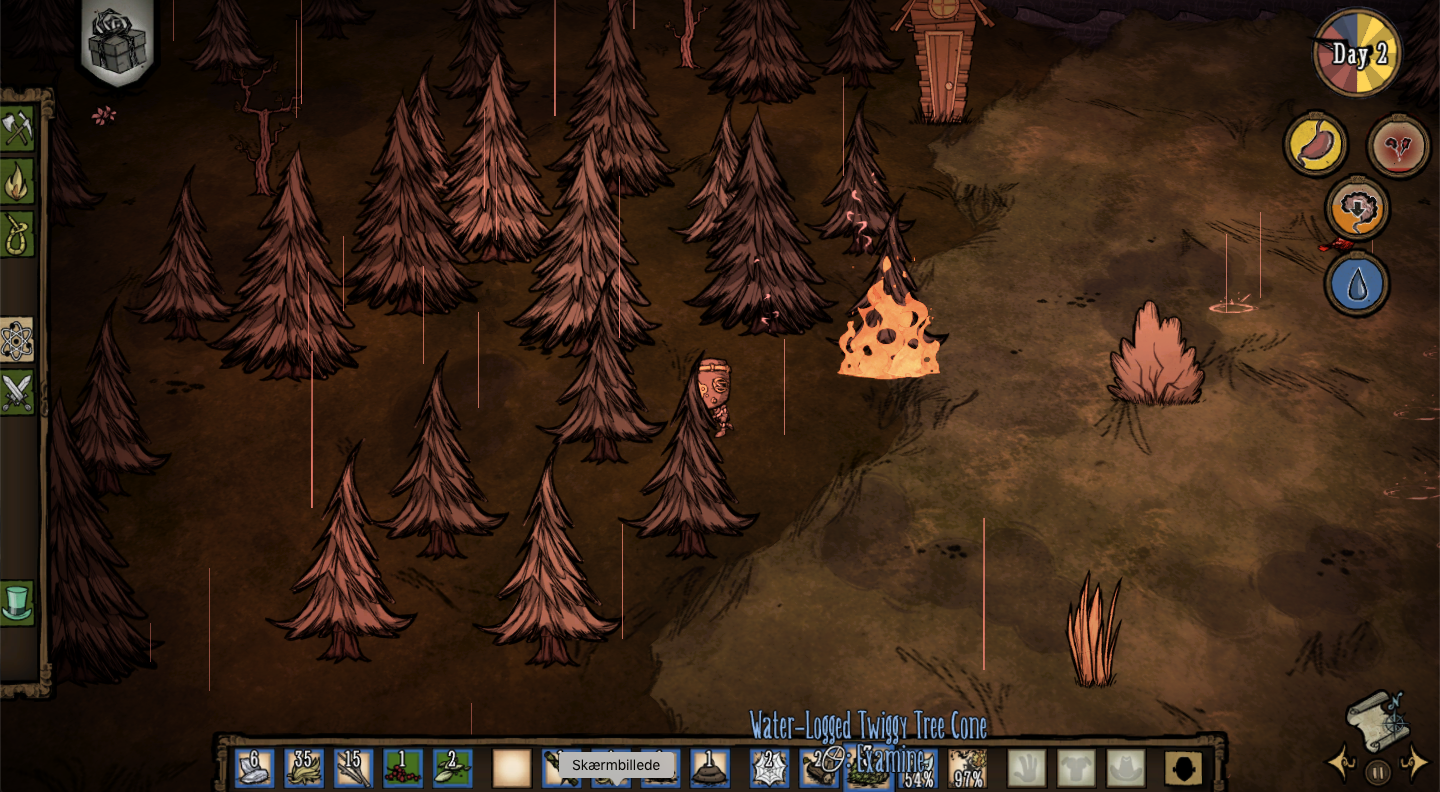Image resolution: width=1440 pixels, height=792 pixels.
Task: Show the Dress top-hat crafting tab
Action: pyautogui.click(x=17, y=602)
